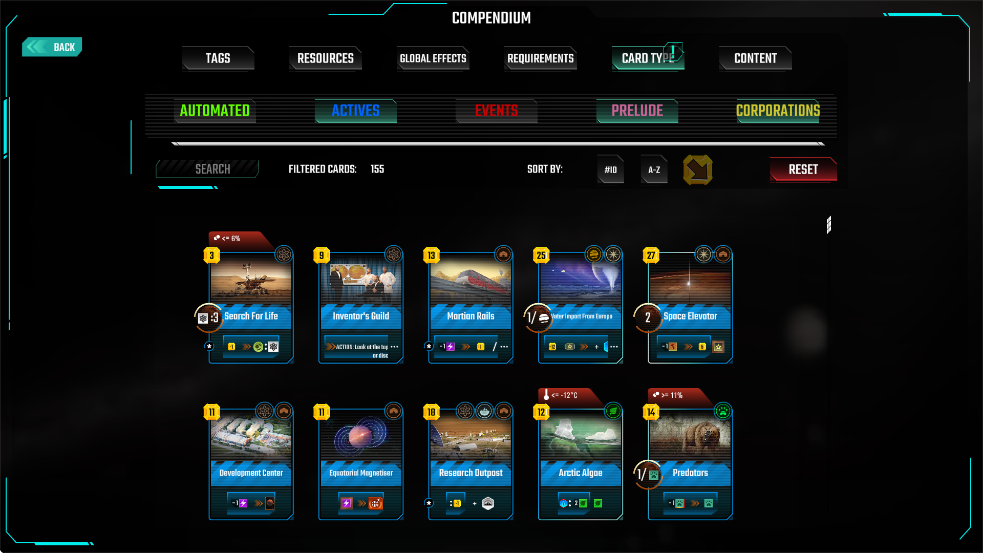Choose the Predators card
983x553 pixels.
690,464
